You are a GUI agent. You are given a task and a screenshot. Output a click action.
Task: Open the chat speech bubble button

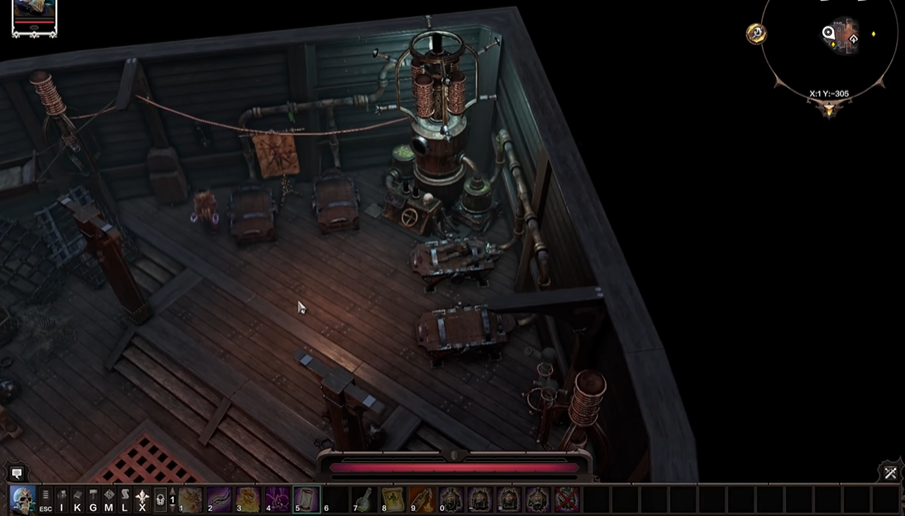tap(16, 473)
